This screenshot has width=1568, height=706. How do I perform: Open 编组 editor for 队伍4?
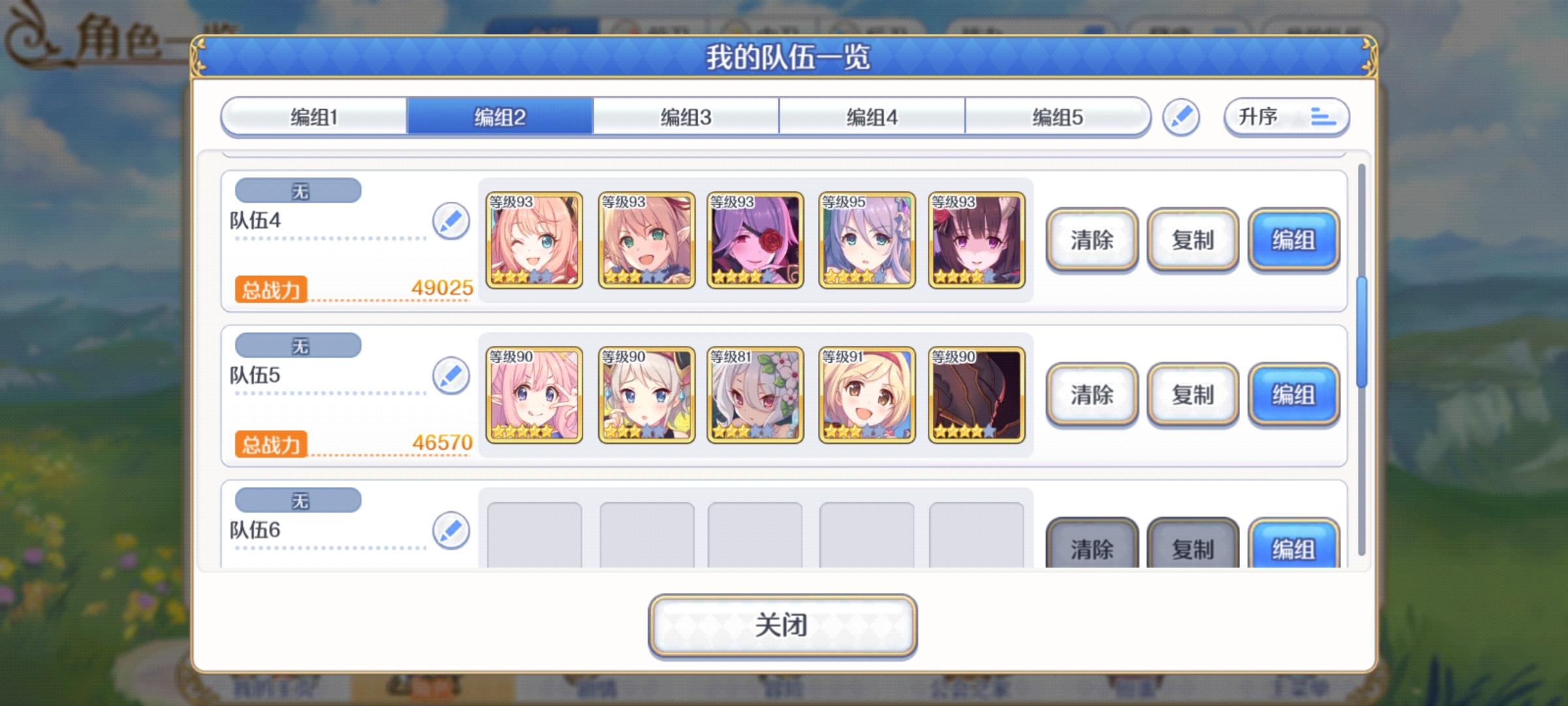1293,241
